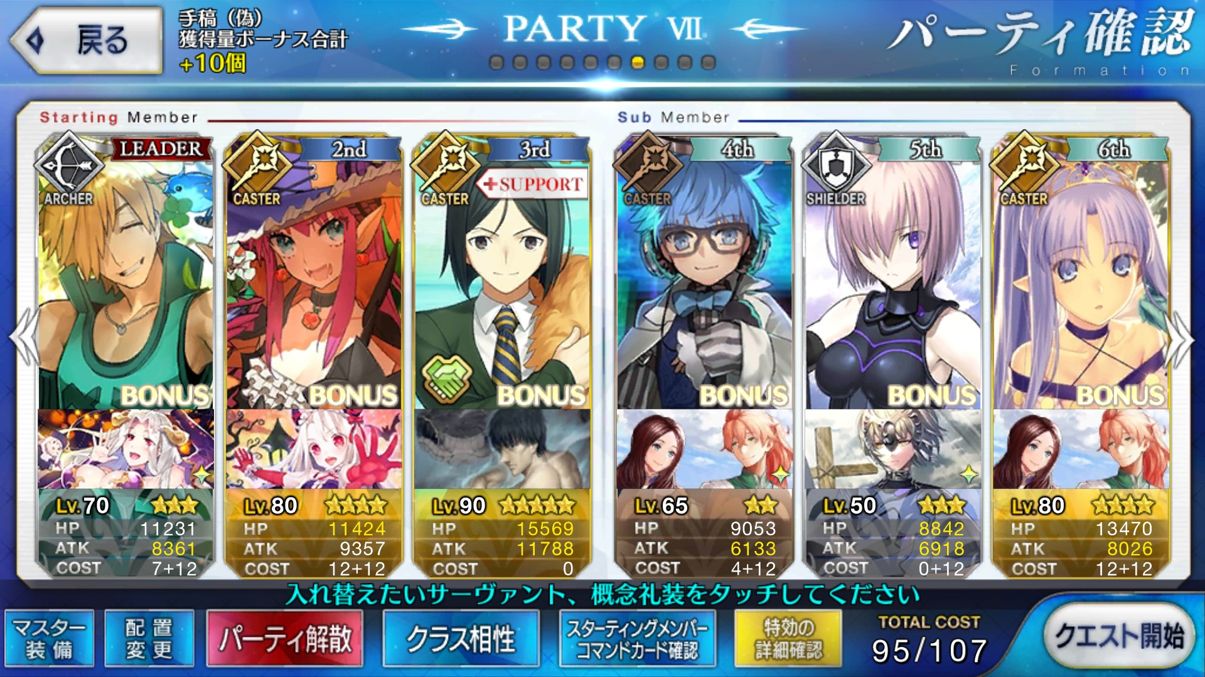Change the support Caster's craft essence

(500, 450)
